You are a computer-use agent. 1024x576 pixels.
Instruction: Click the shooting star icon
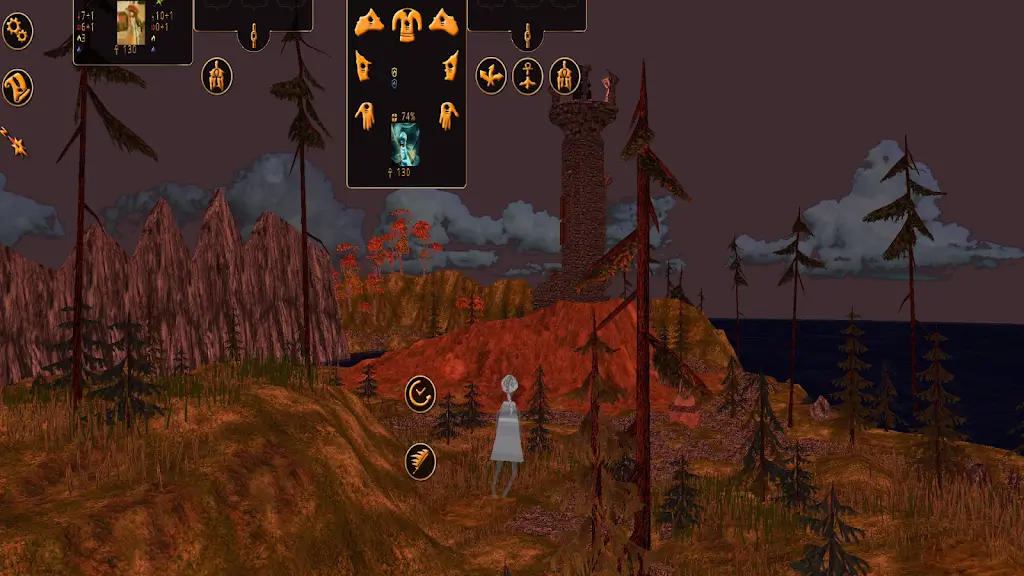coord(16,142)
